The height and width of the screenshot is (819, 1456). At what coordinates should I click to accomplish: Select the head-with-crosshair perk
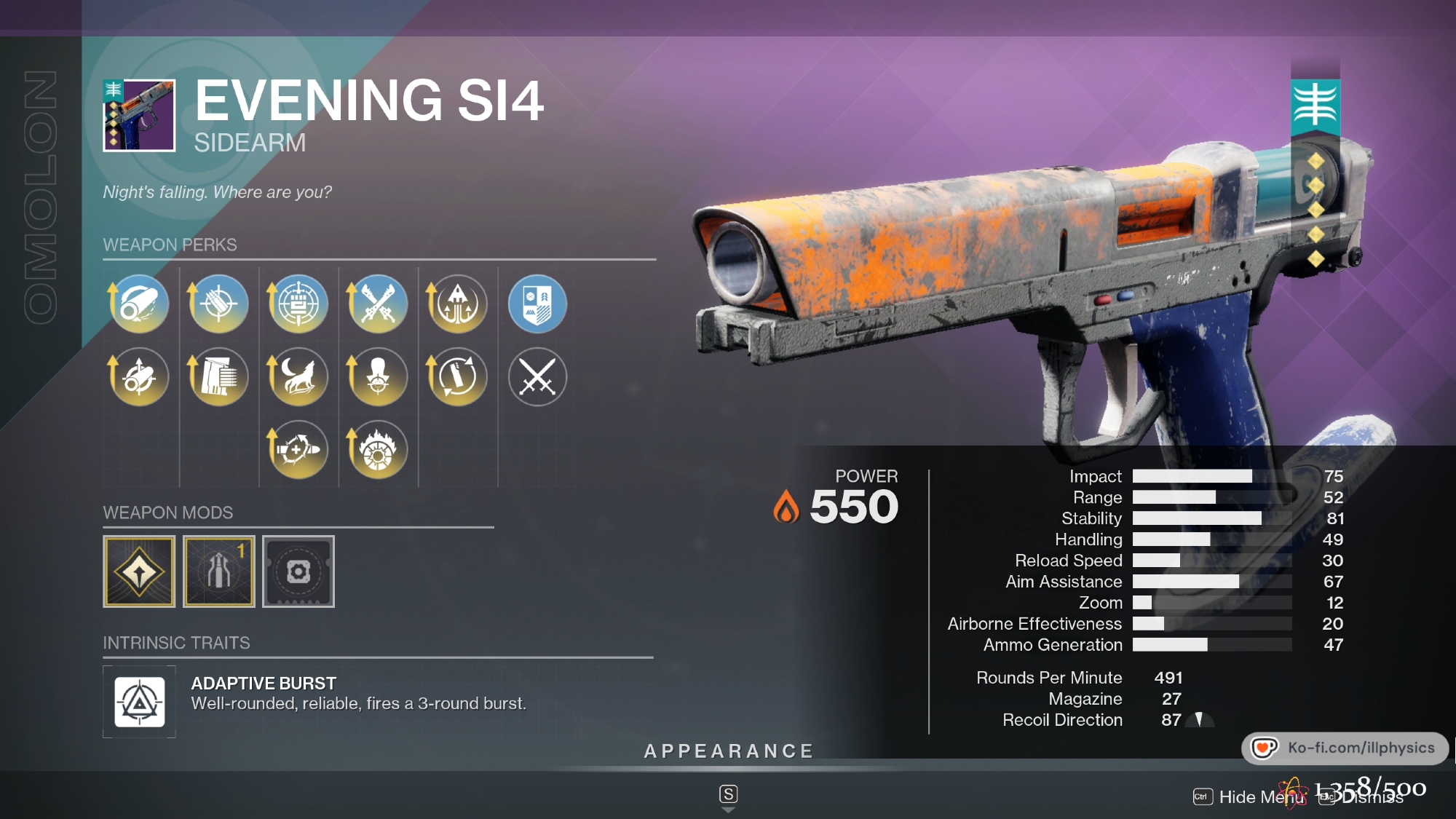[377, 376]
